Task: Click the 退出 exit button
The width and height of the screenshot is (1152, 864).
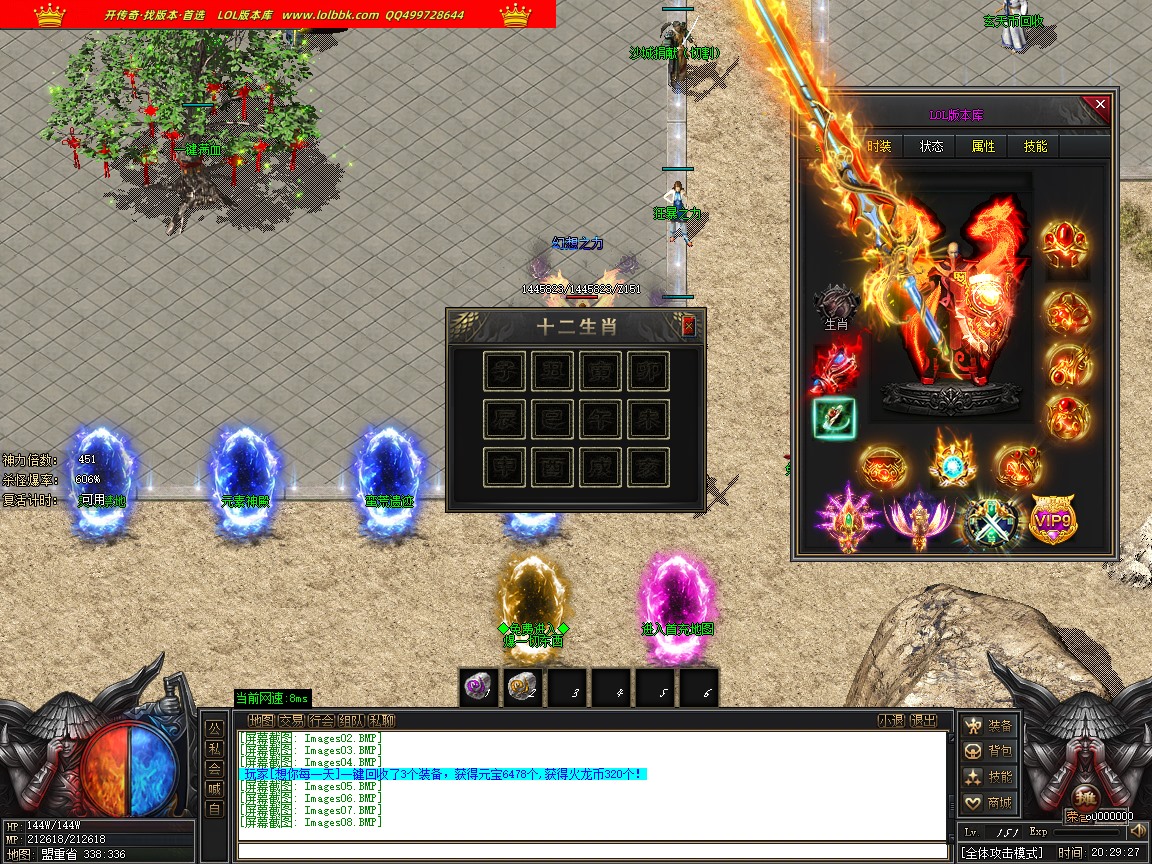Action: point(924,720)
